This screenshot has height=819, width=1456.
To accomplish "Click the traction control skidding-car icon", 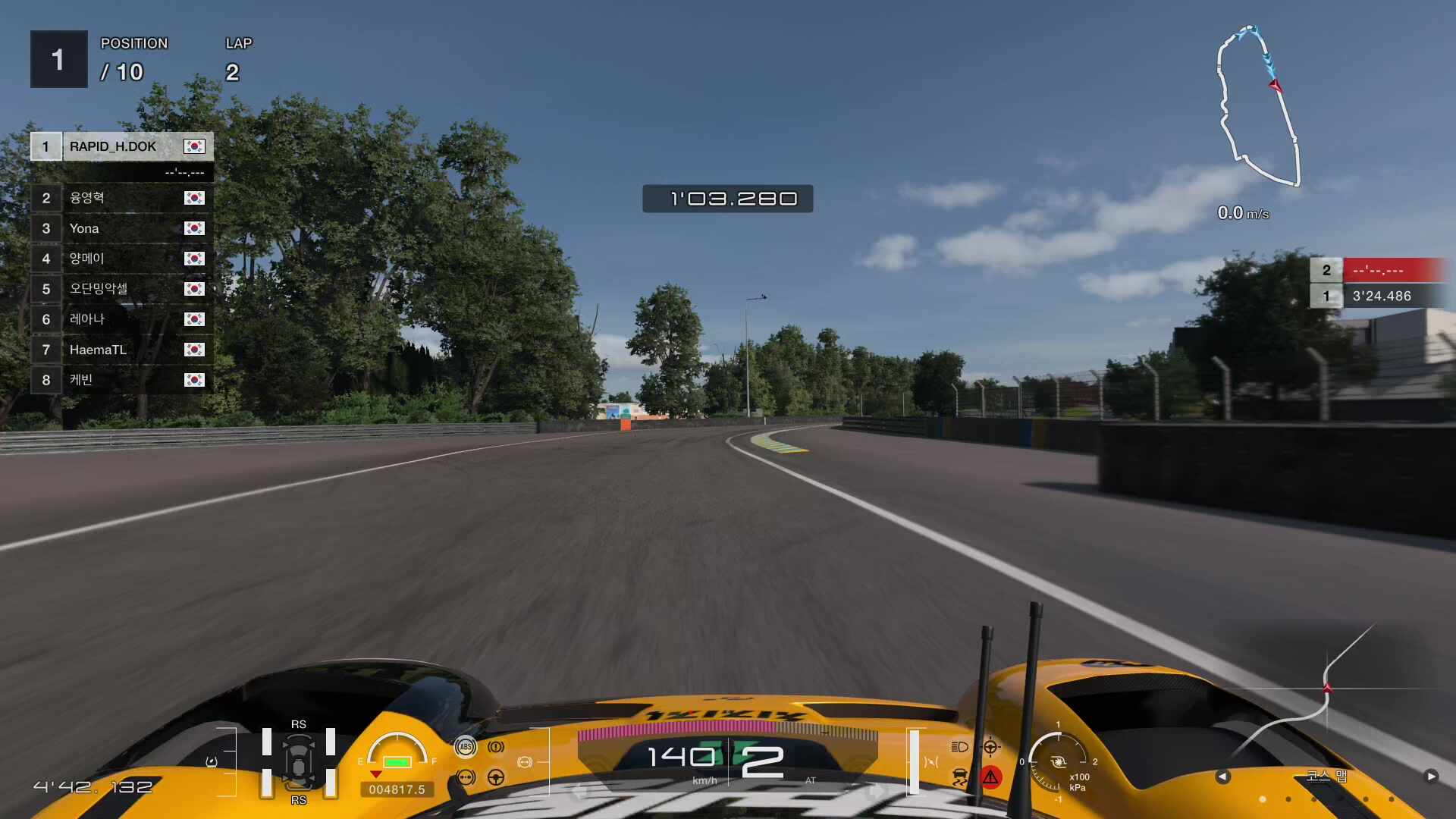I will (959, 777).
